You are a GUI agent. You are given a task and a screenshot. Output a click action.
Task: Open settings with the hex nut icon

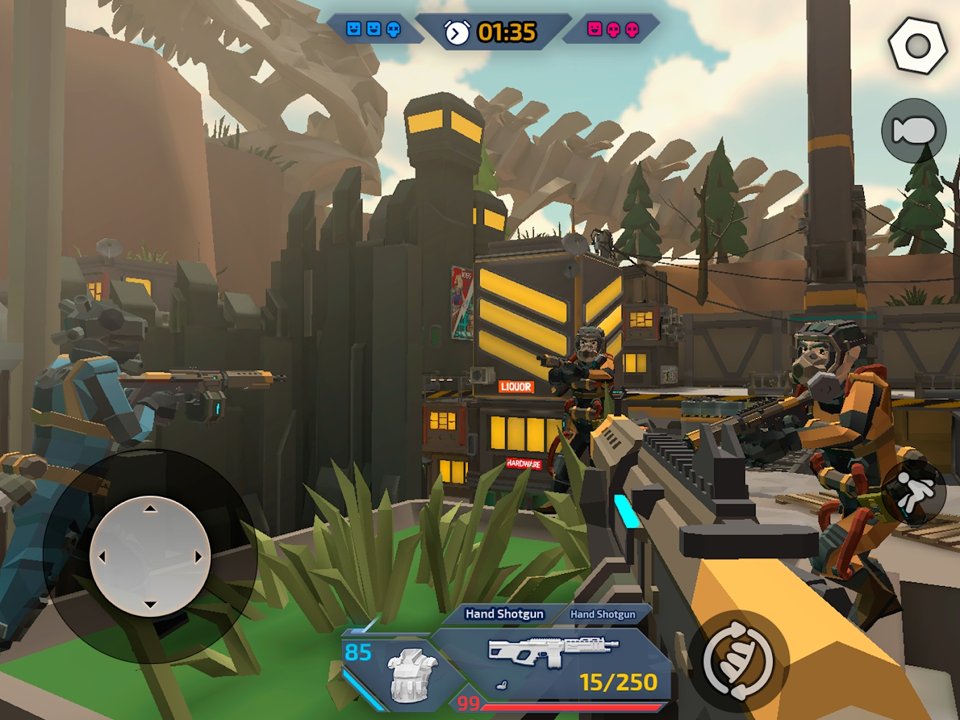coord(915,47)
